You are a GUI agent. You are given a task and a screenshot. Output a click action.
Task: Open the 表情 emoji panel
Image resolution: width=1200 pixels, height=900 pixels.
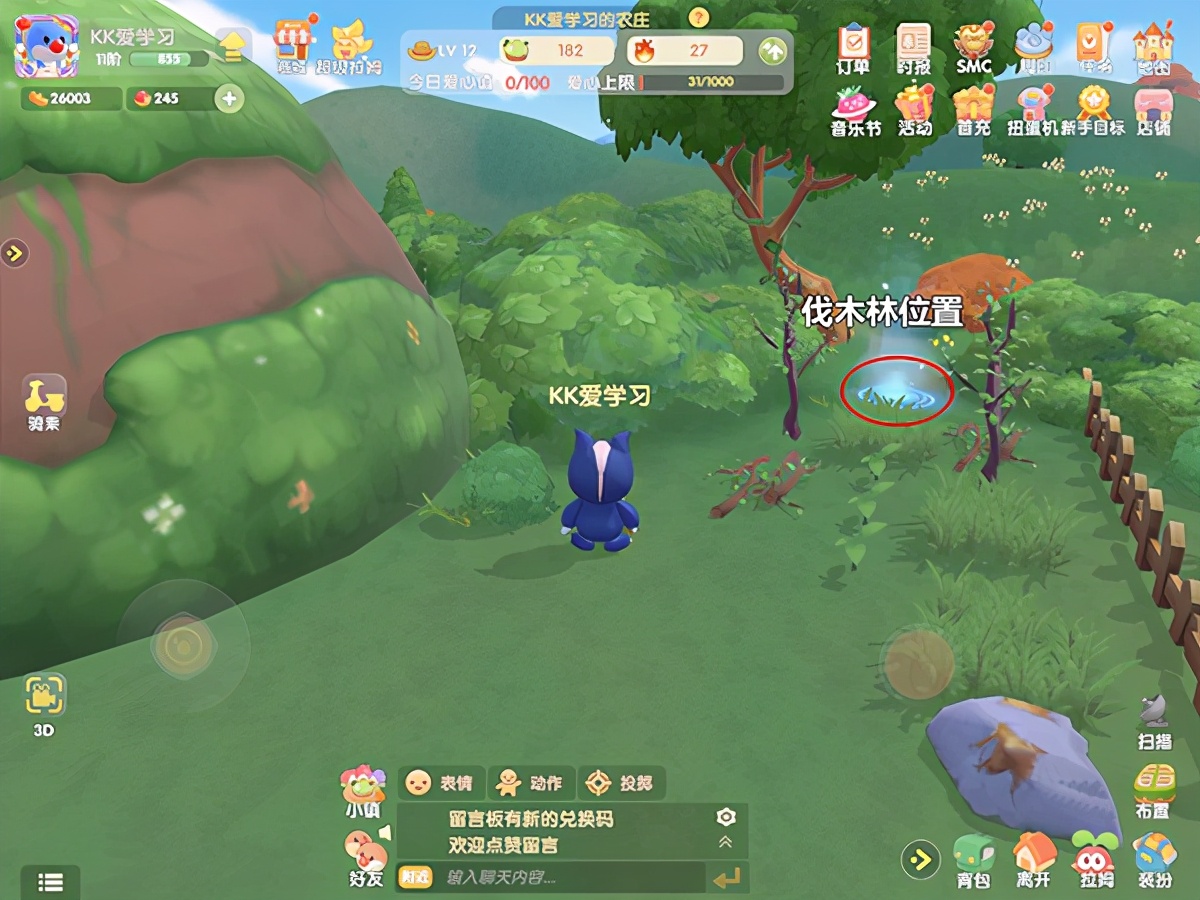click(x=441, y=782)
